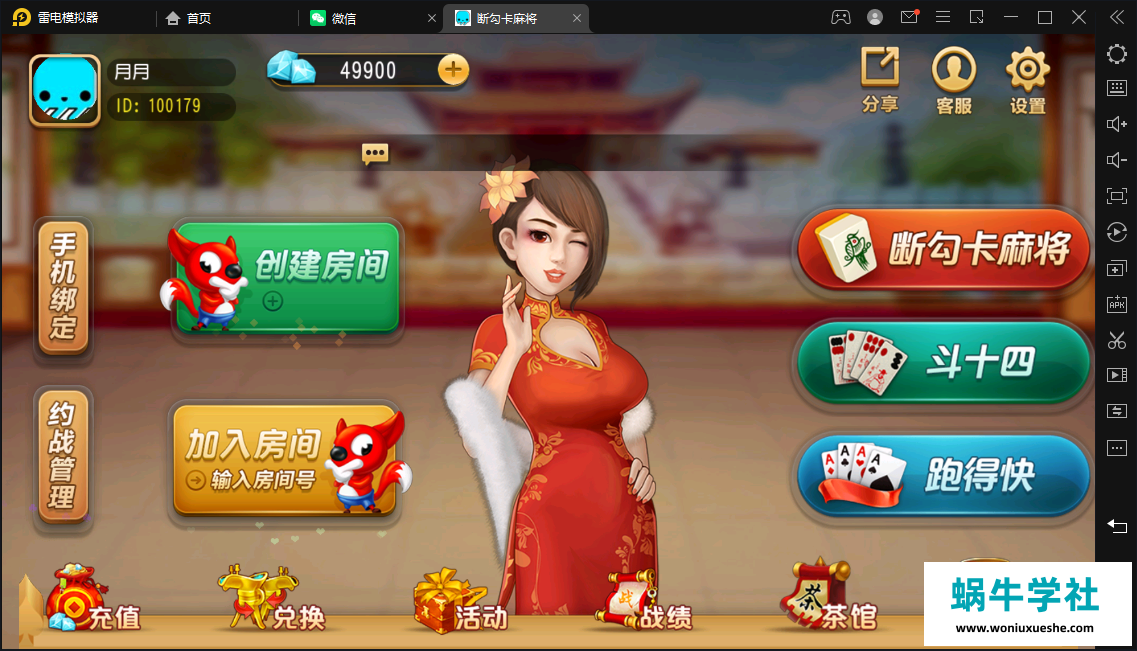This screenshot has width=1137, height=651.
Task: Click the 分享 share icon
Action: click(880, 79)
